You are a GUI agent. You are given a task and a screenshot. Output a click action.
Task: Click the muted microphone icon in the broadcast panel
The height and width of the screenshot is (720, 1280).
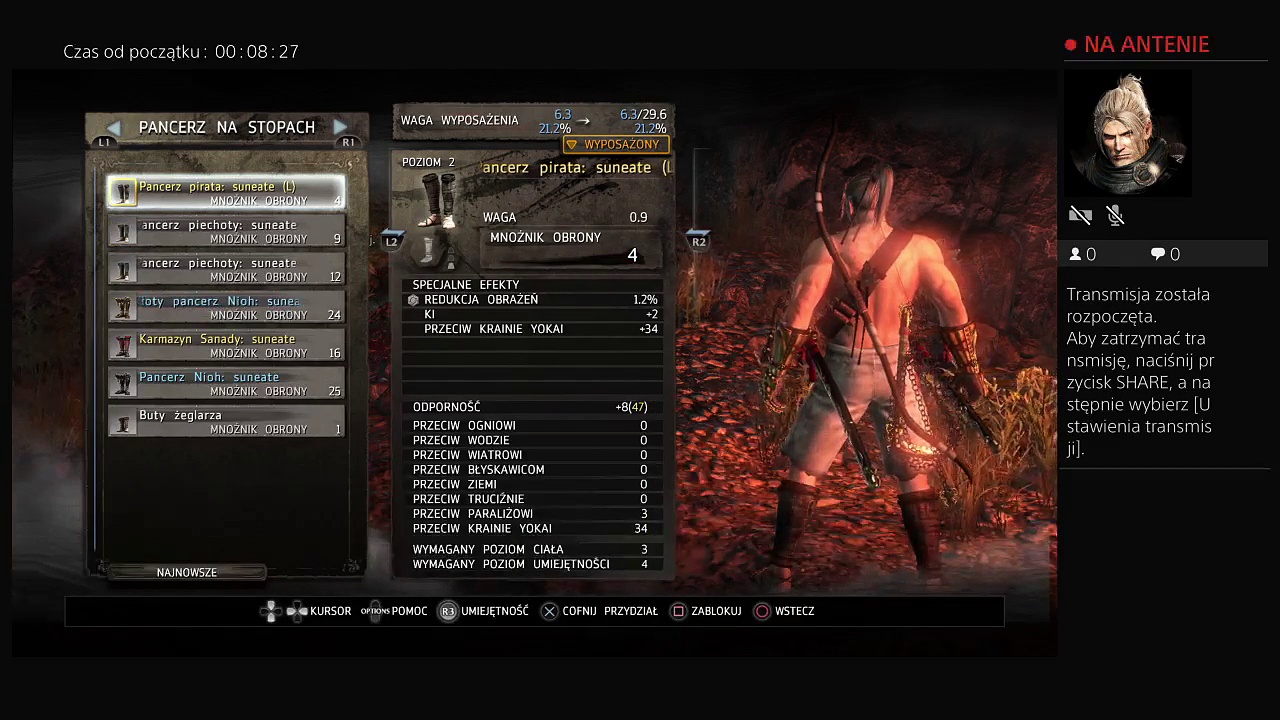[x=1116, y=215]
